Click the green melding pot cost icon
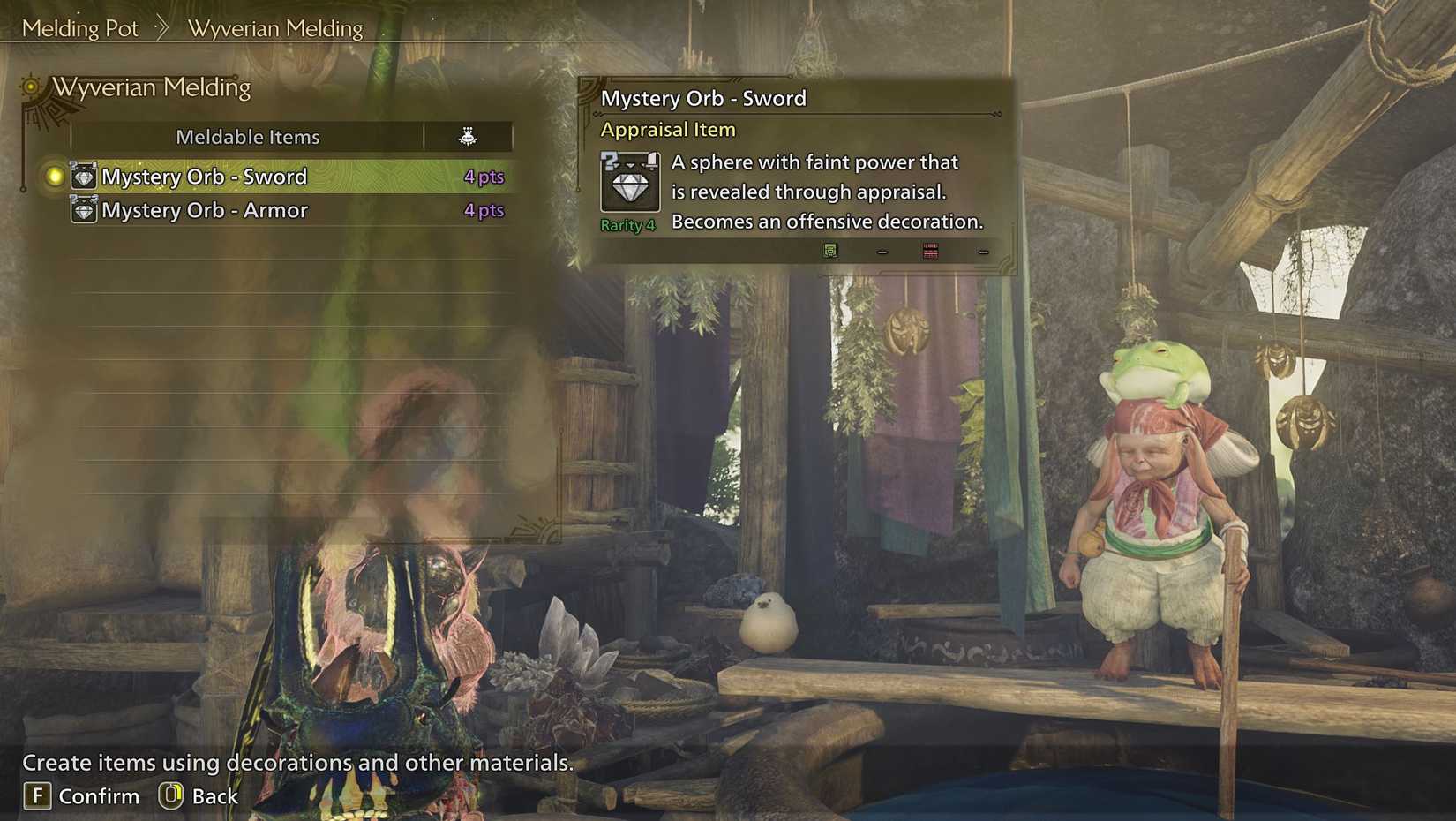Screen dimensions: 1456x821 coord(829,252)
